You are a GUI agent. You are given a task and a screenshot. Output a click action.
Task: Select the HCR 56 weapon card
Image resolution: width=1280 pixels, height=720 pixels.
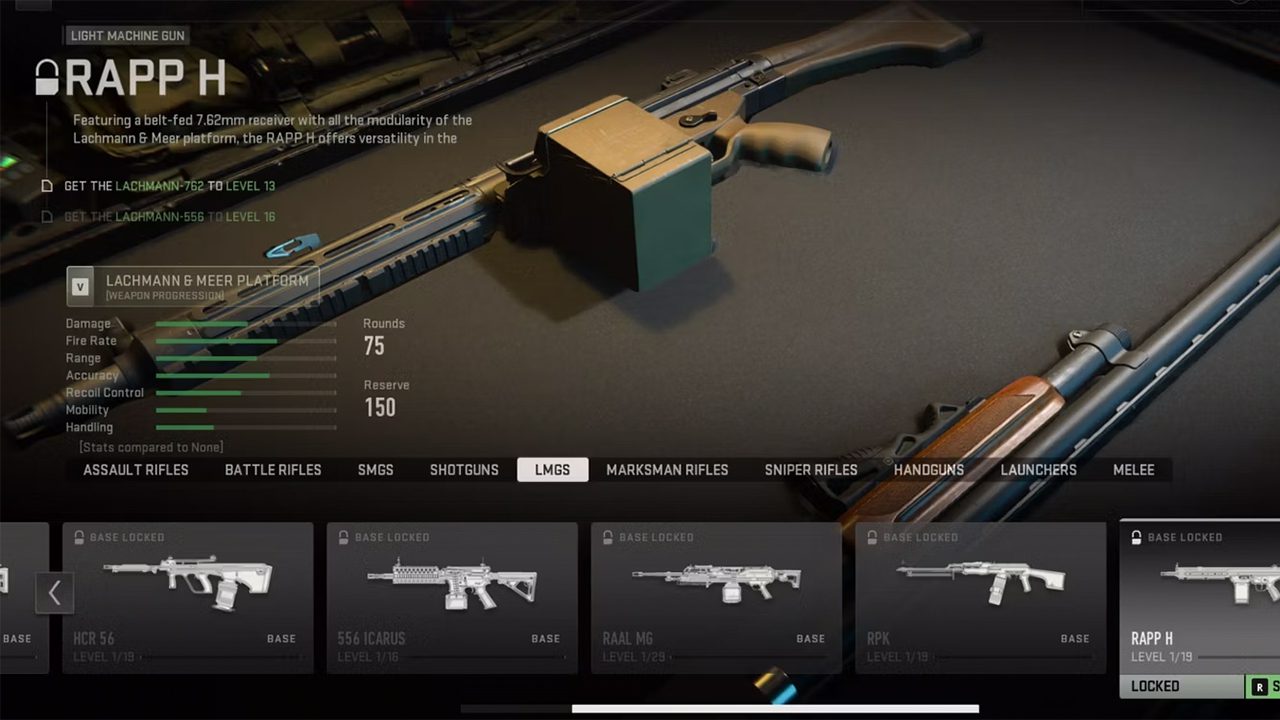tap(188, 597)
